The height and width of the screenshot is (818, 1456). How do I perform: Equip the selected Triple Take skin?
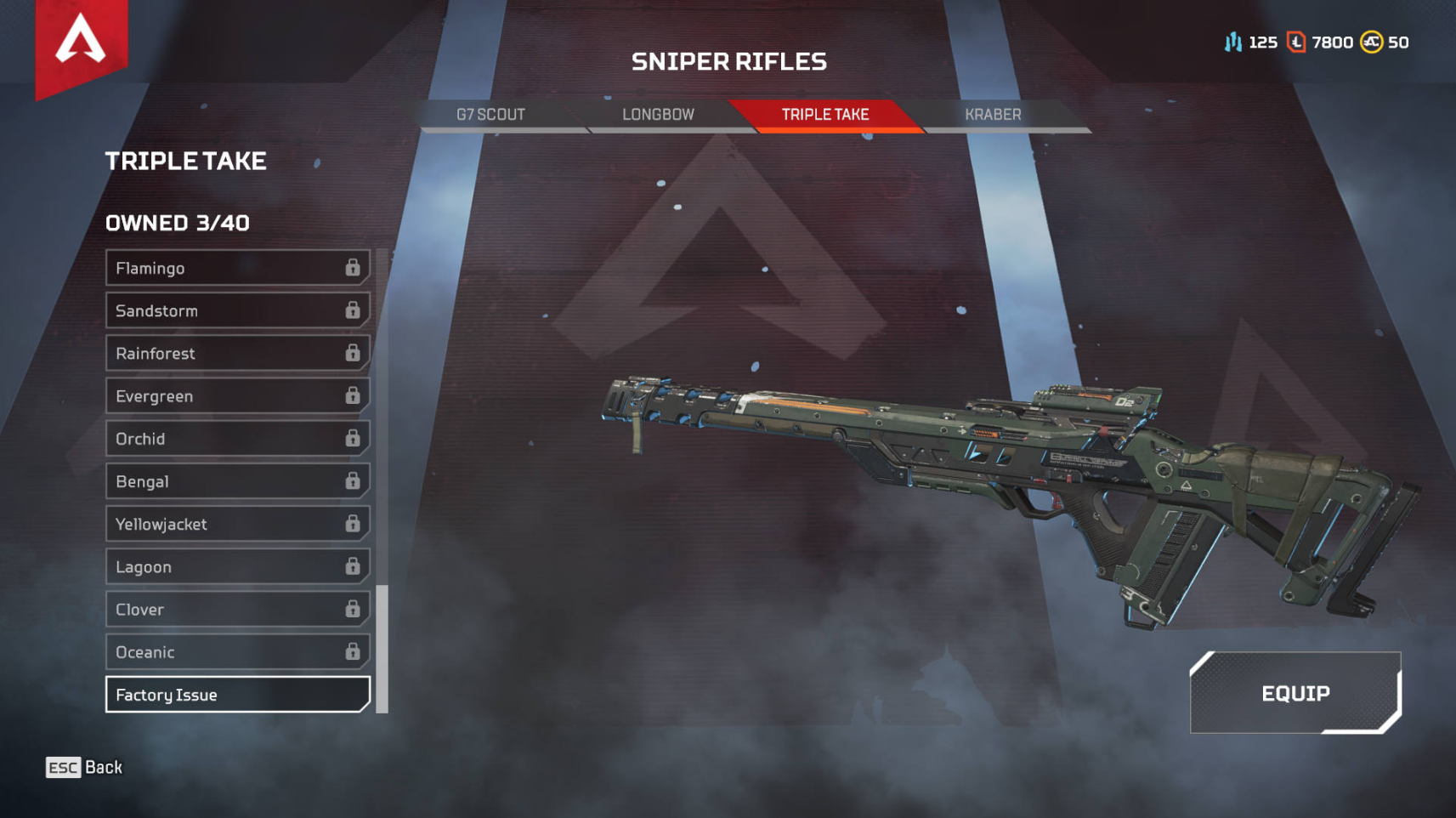(1295, 693)
